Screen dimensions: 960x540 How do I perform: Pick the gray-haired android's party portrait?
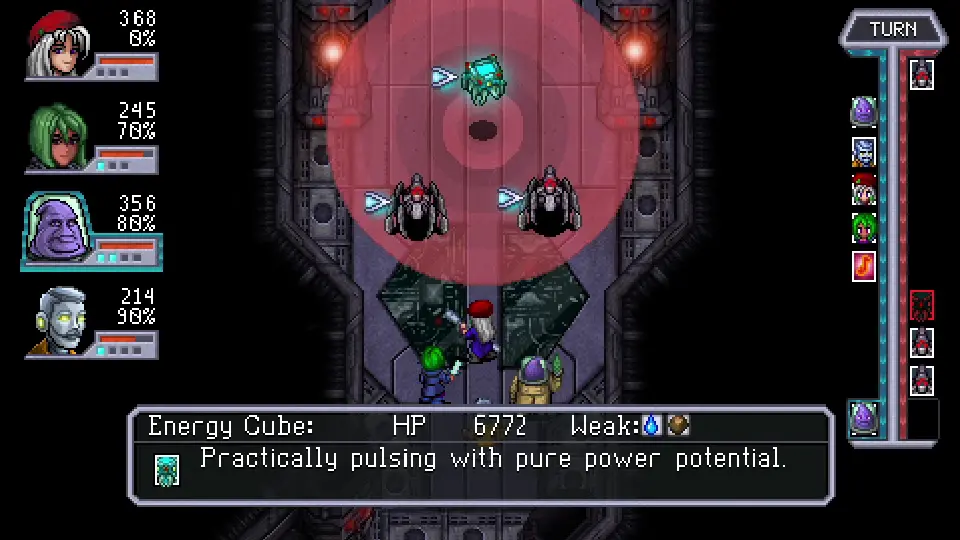[59, 320]
